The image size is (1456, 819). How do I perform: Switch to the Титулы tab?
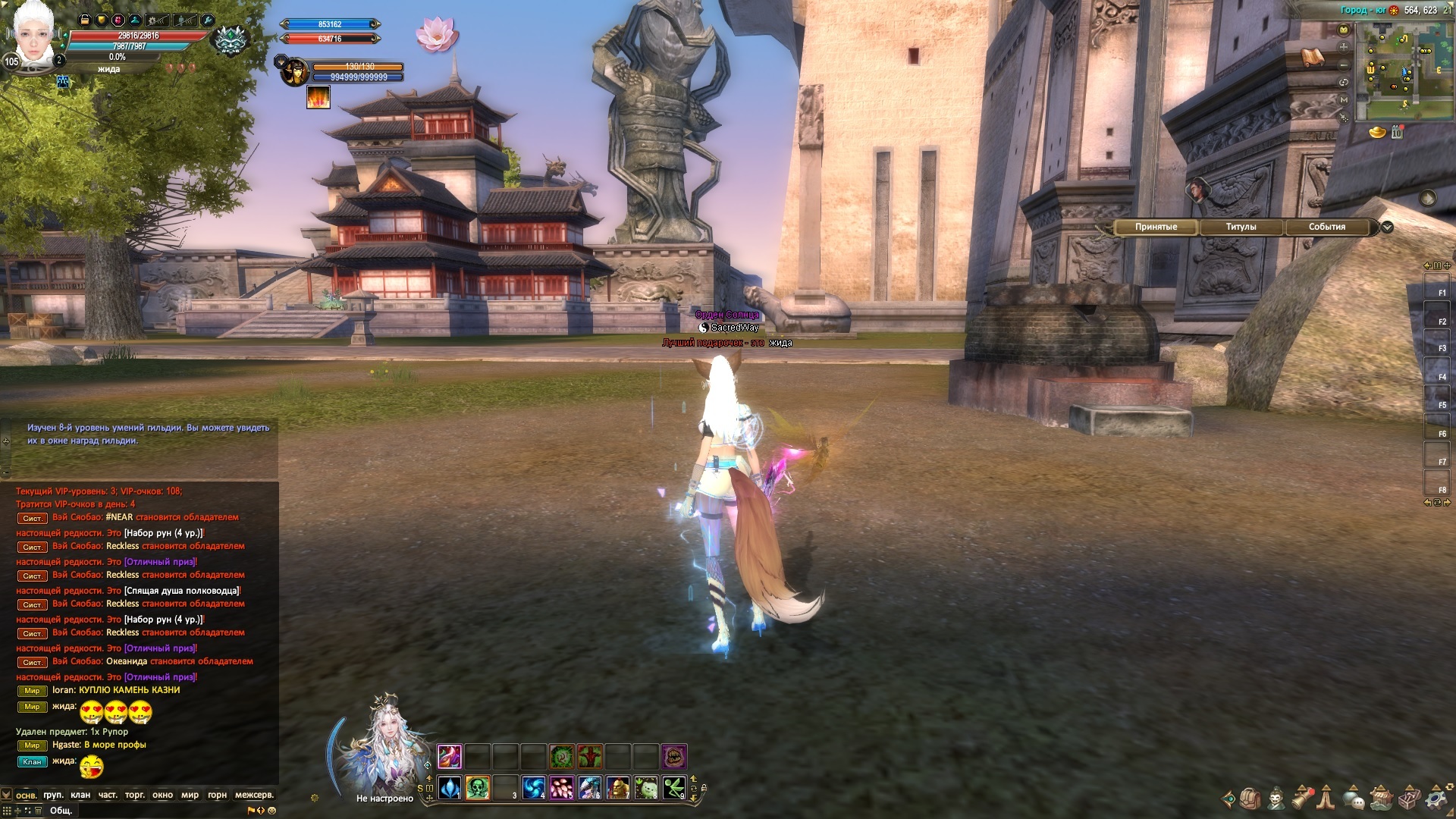[1241, 227]
